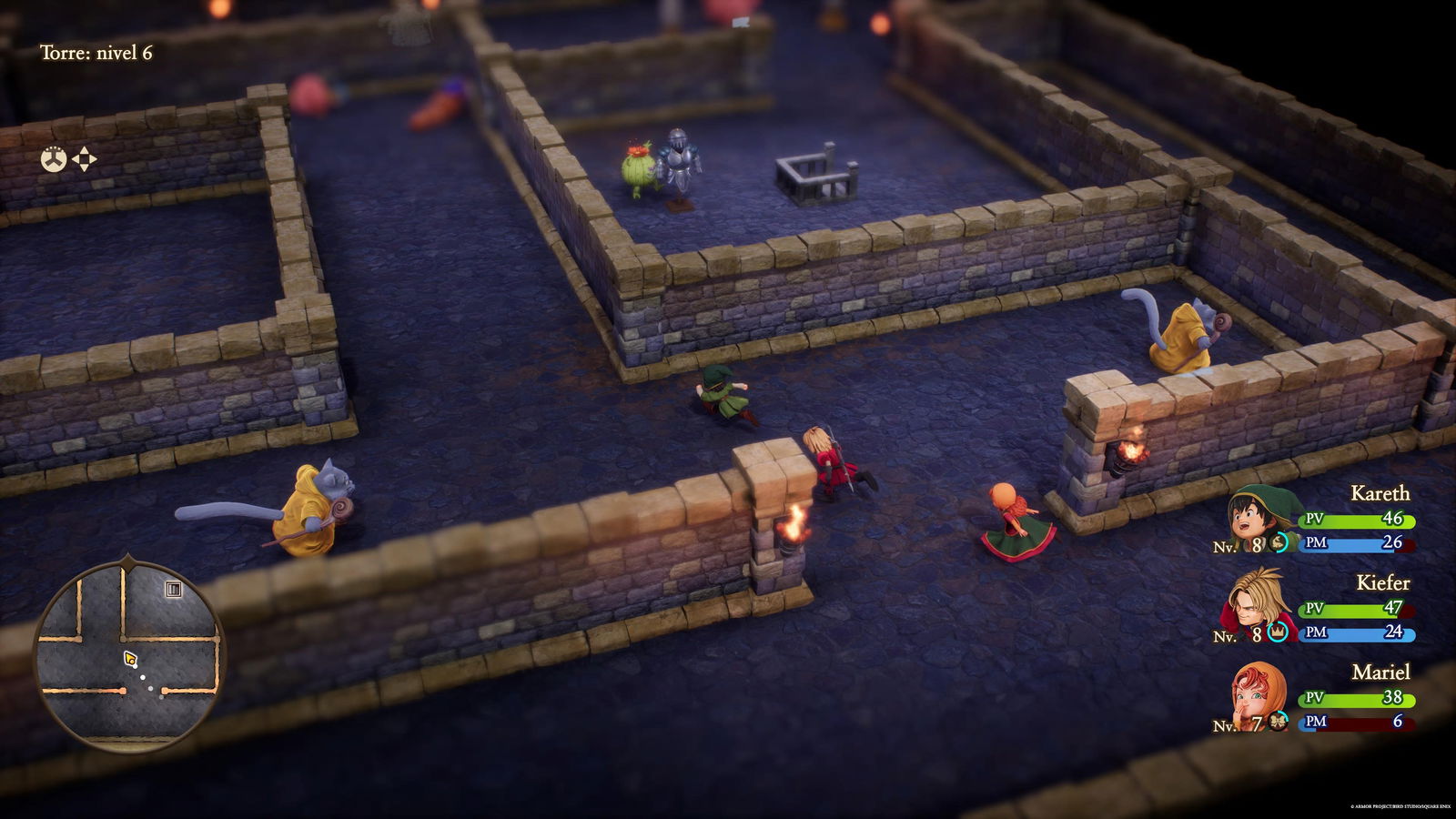Select Kareth's vocation badge icon
1456x819 pixels.
click(x=1278, y=542)
